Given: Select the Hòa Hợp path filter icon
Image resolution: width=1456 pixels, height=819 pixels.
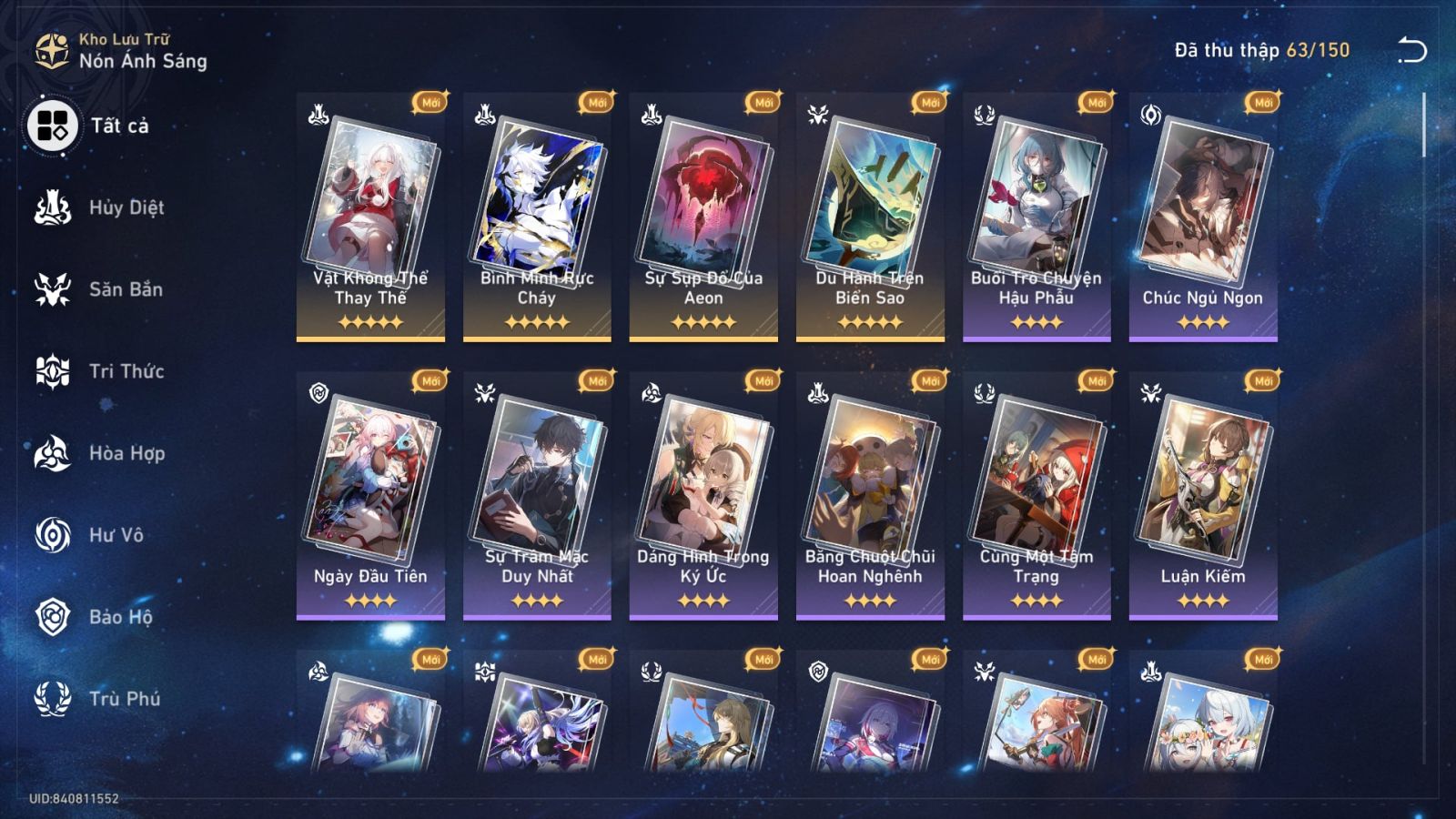Looking at the screenshot, I should 55,453.
